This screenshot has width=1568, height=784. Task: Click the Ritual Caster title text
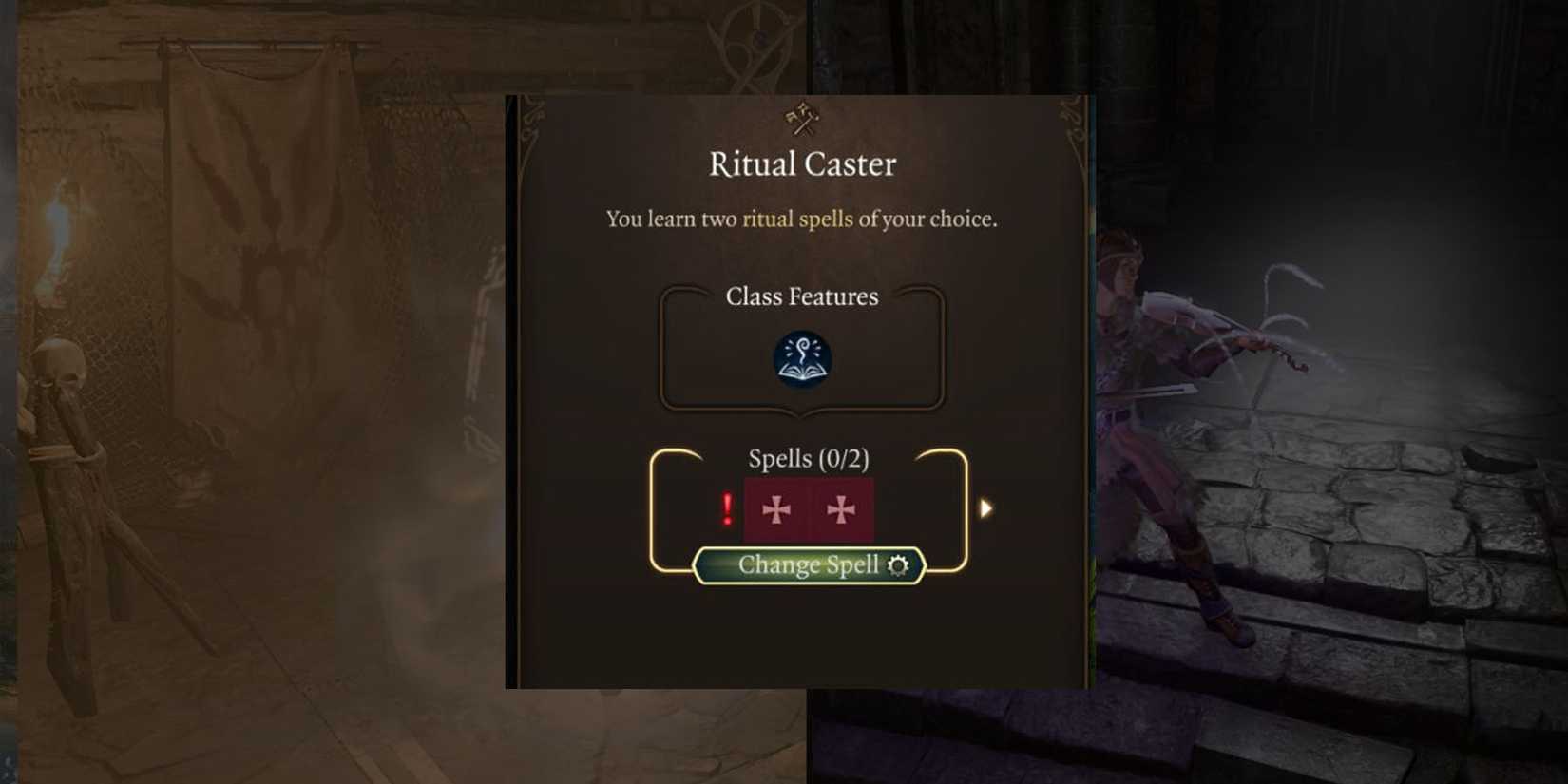click(x=801, y=163)
